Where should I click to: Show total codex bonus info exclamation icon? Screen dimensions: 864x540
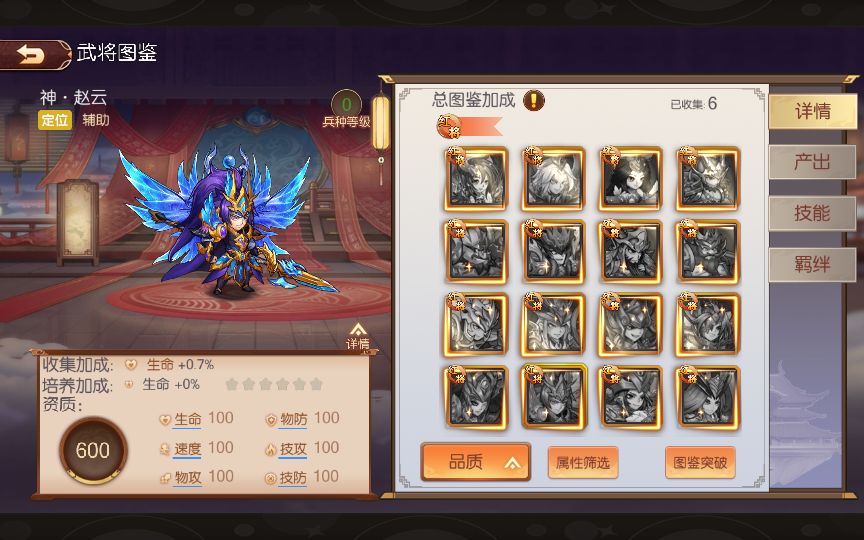[535, 100]
